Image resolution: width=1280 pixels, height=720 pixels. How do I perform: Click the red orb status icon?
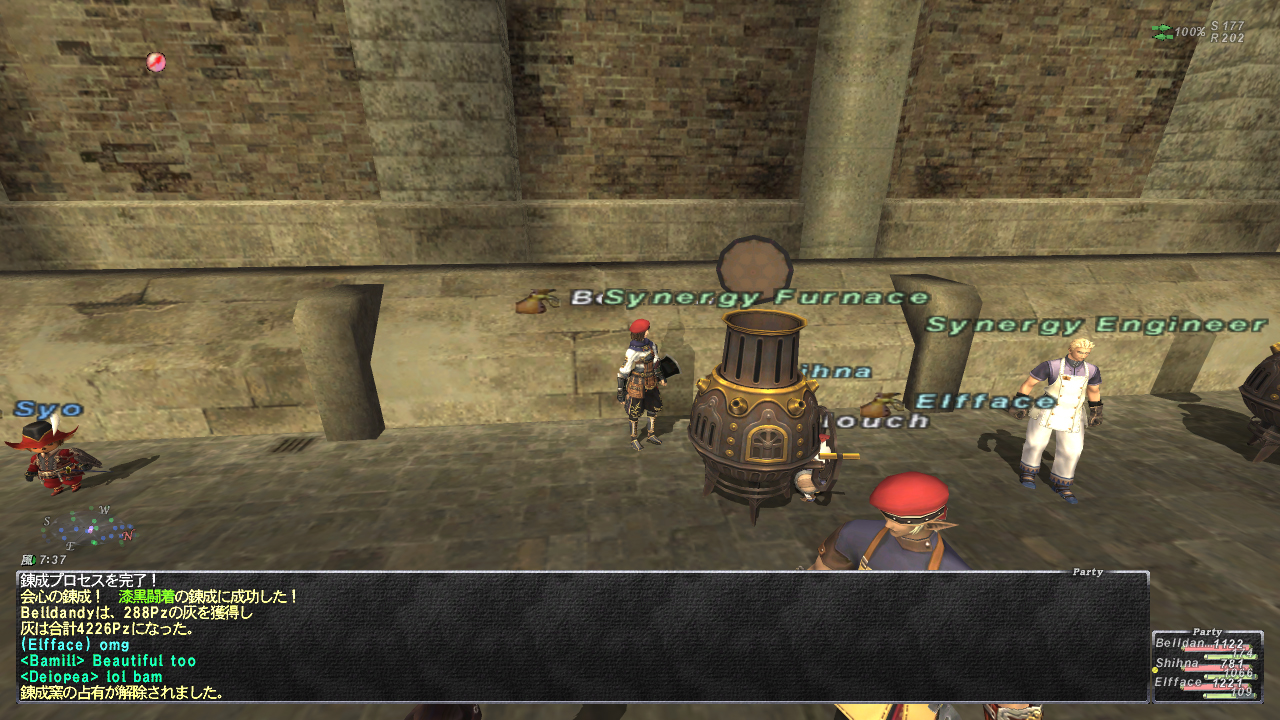(155, 62)
